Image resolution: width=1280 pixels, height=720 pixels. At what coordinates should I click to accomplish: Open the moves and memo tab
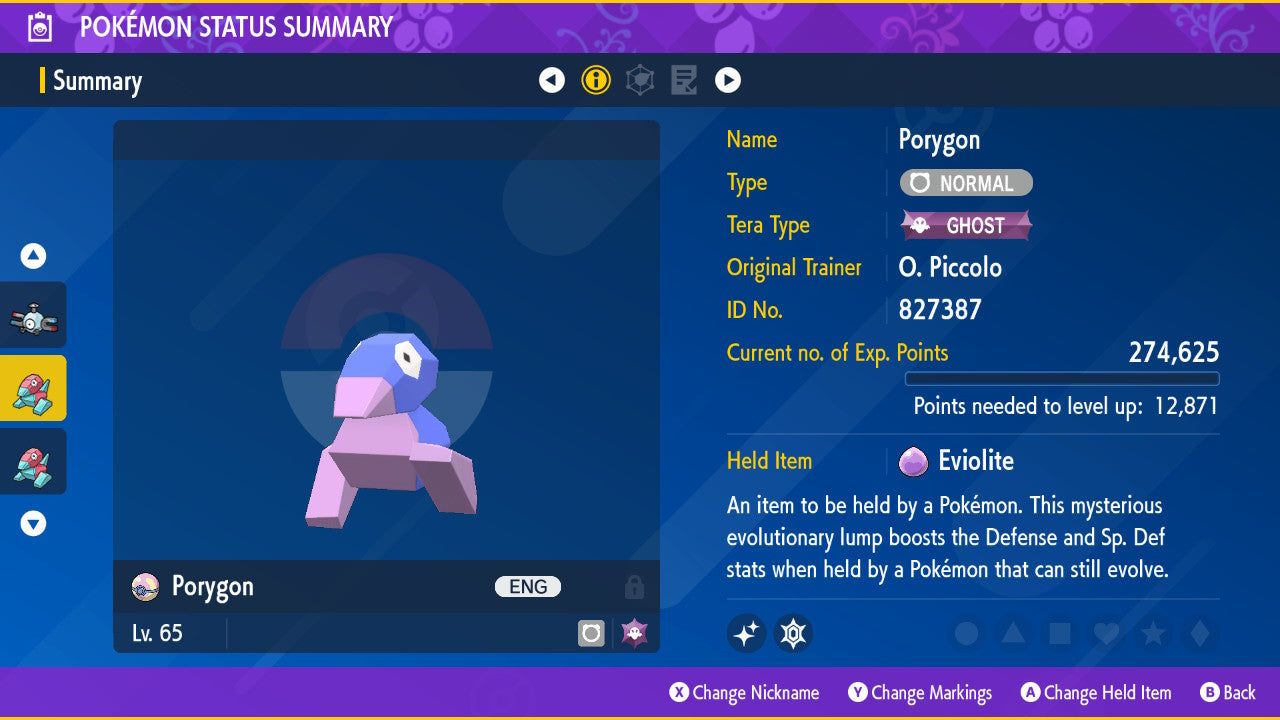pos(684,80)
